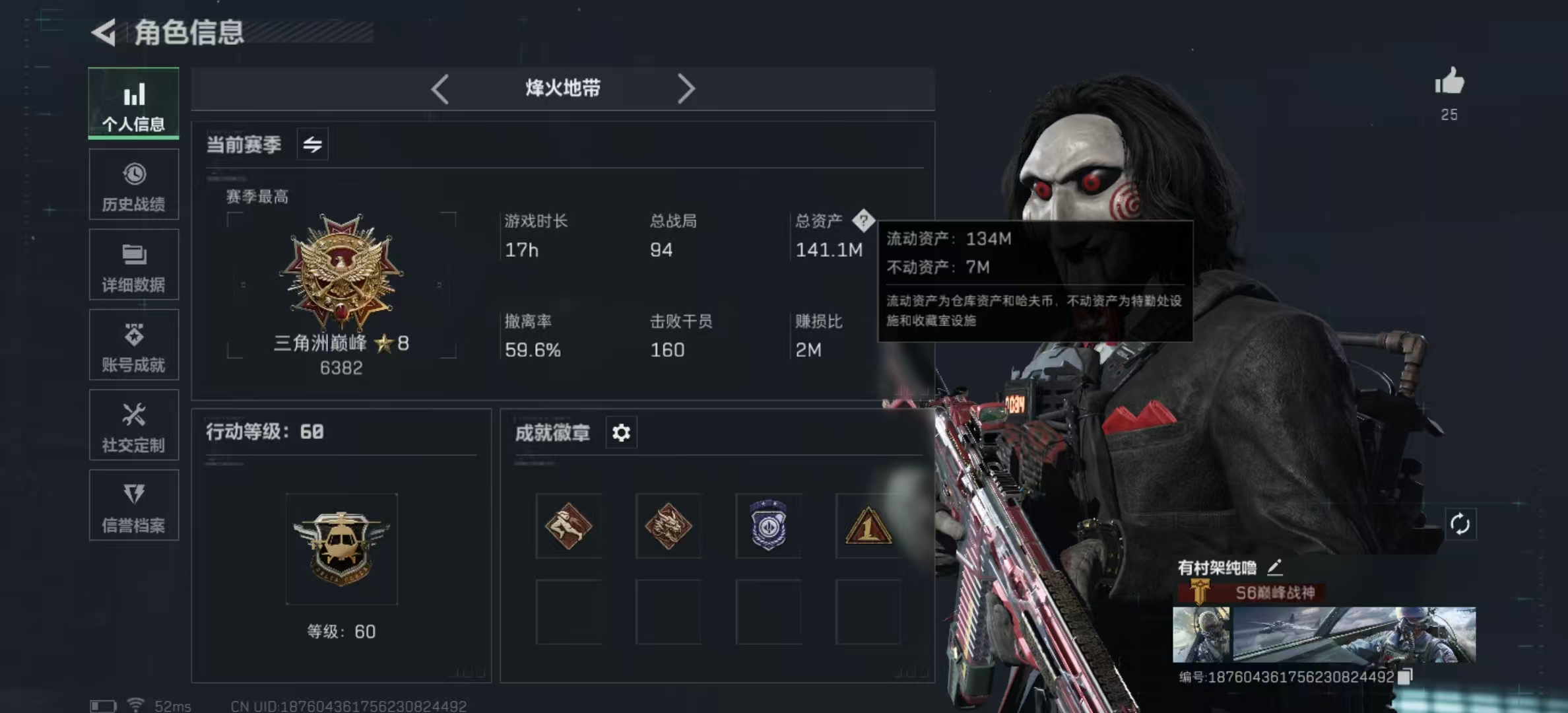Open achievement badge settings via the gear
The image size is (1568, 713).
tap(620, 432)
